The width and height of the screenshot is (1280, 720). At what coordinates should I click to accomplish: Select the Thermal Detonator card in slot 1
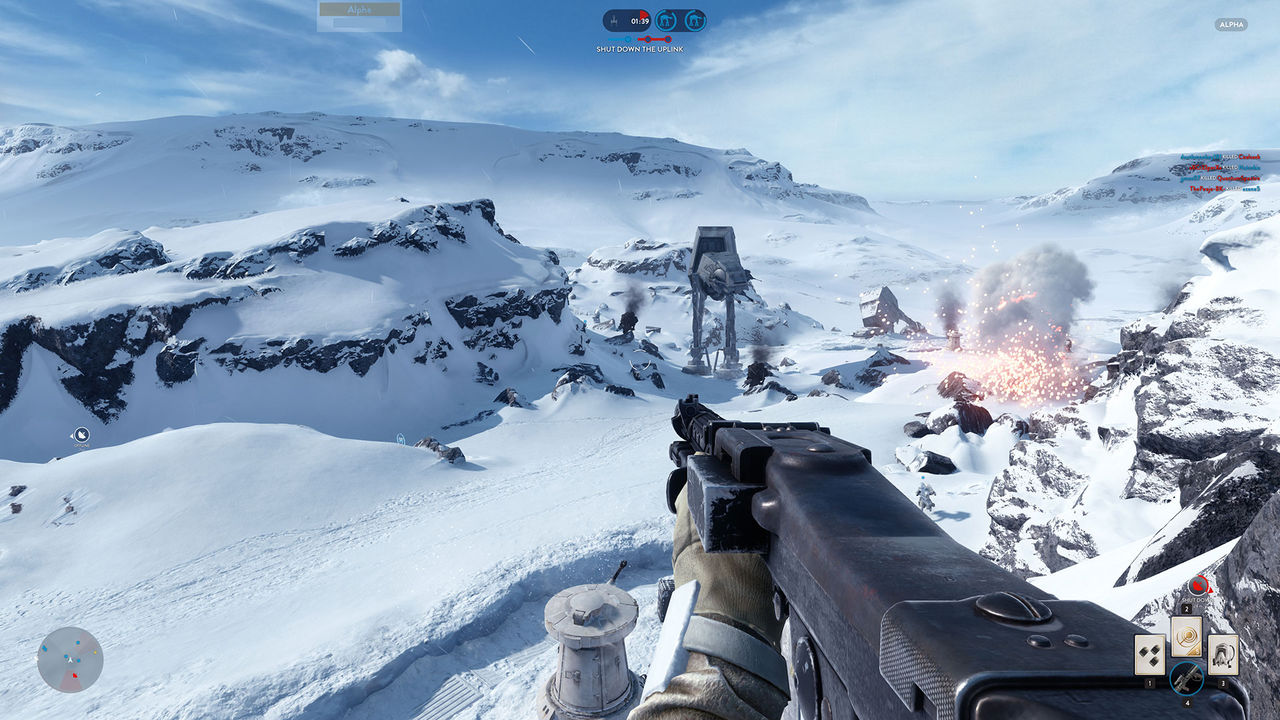pos(1149,655)
